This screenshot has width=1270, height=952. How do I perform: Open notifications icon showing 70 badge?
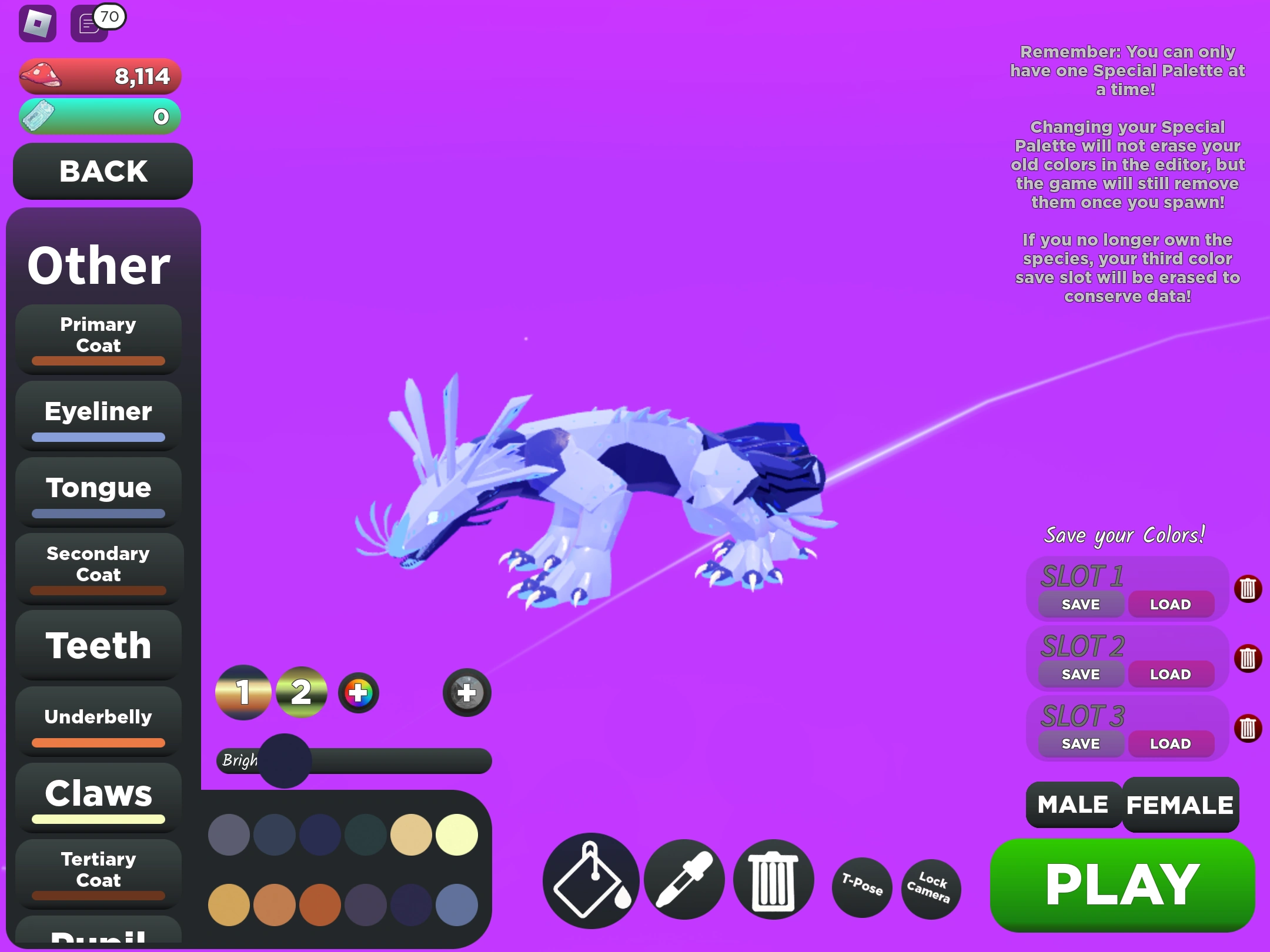click(x=89, y=25)
